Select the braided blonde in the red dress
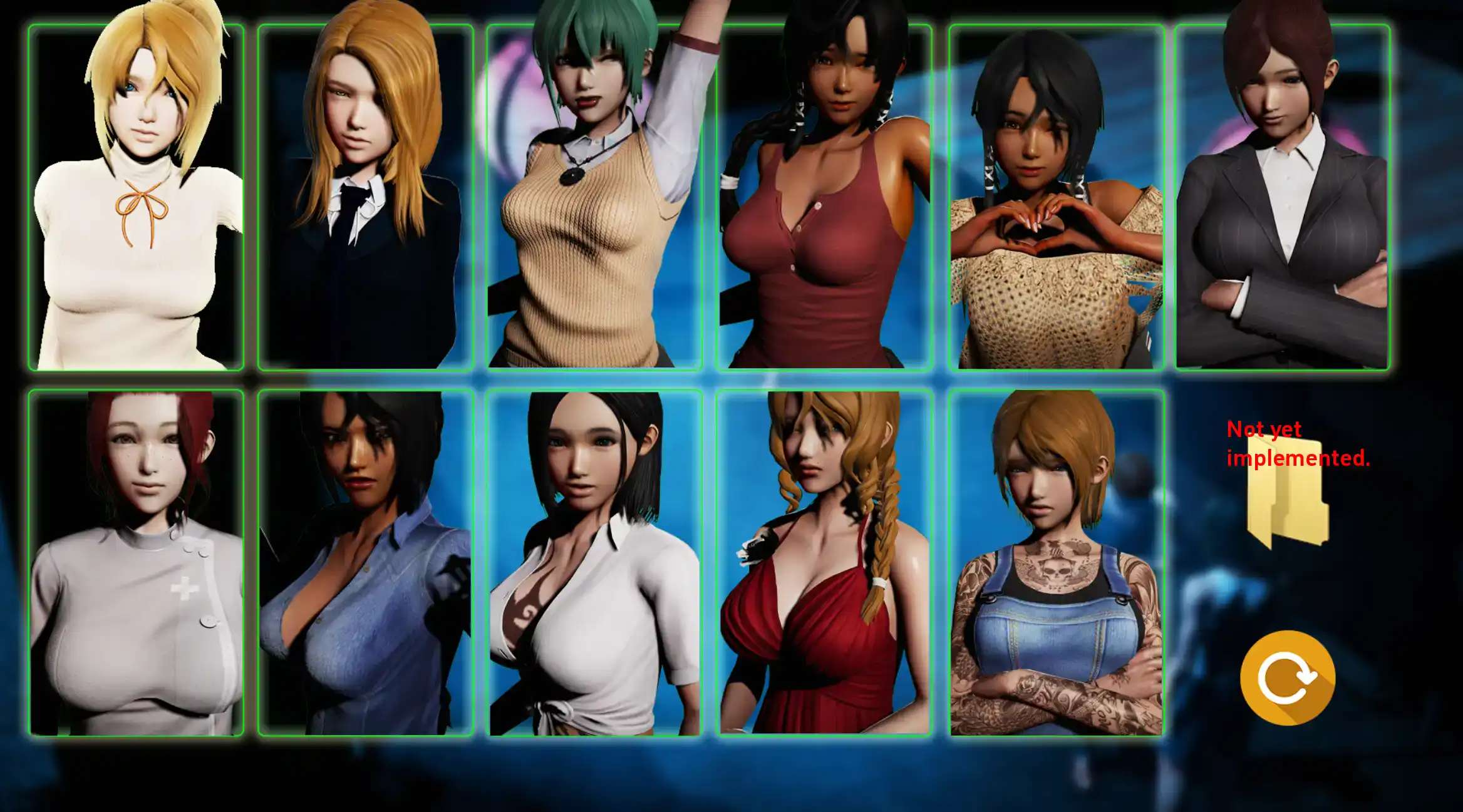1463x812 pixels. point(824,562)
